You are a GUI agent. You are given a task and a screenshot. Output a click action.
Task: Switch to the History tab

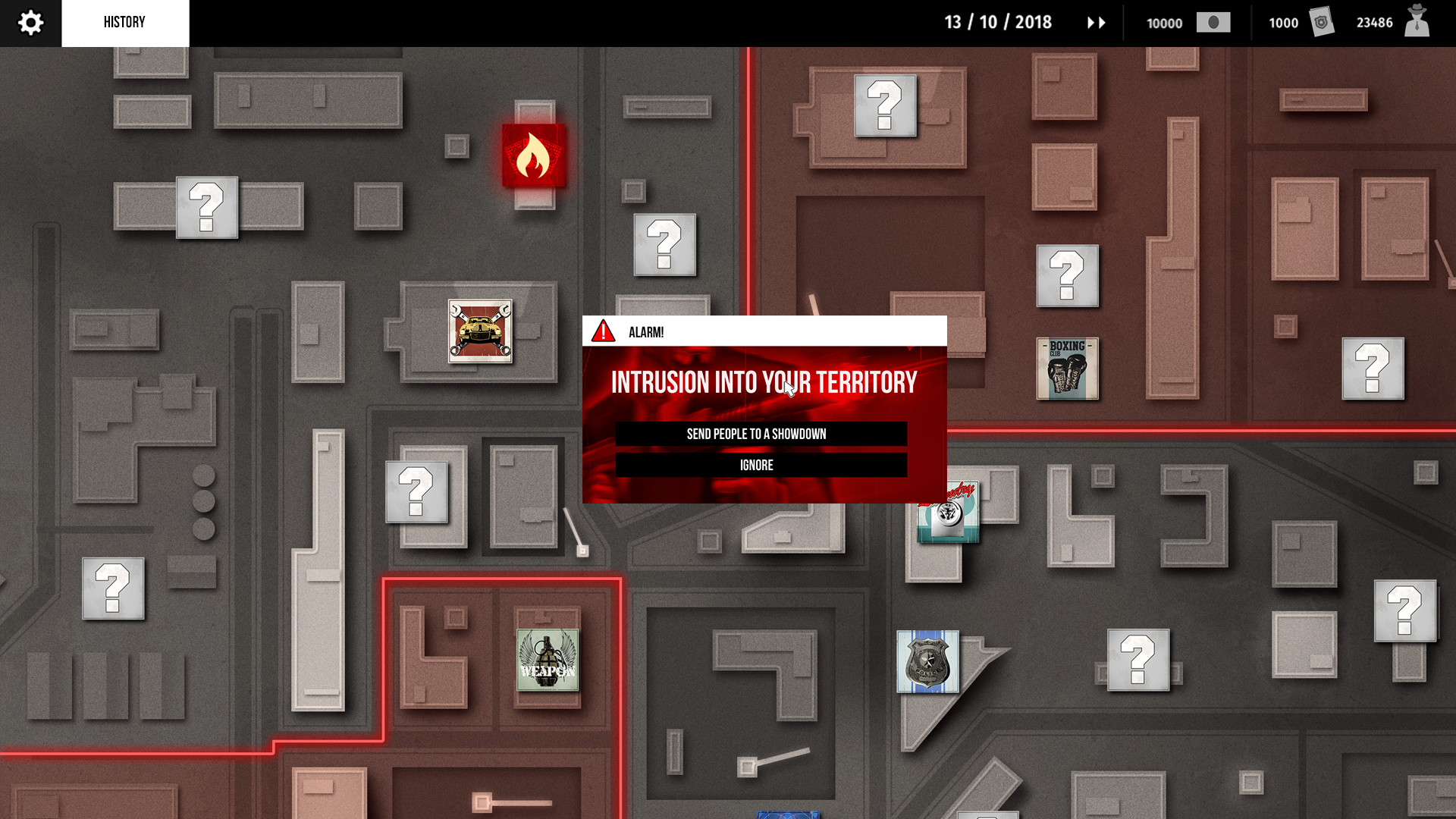(124, 22)
